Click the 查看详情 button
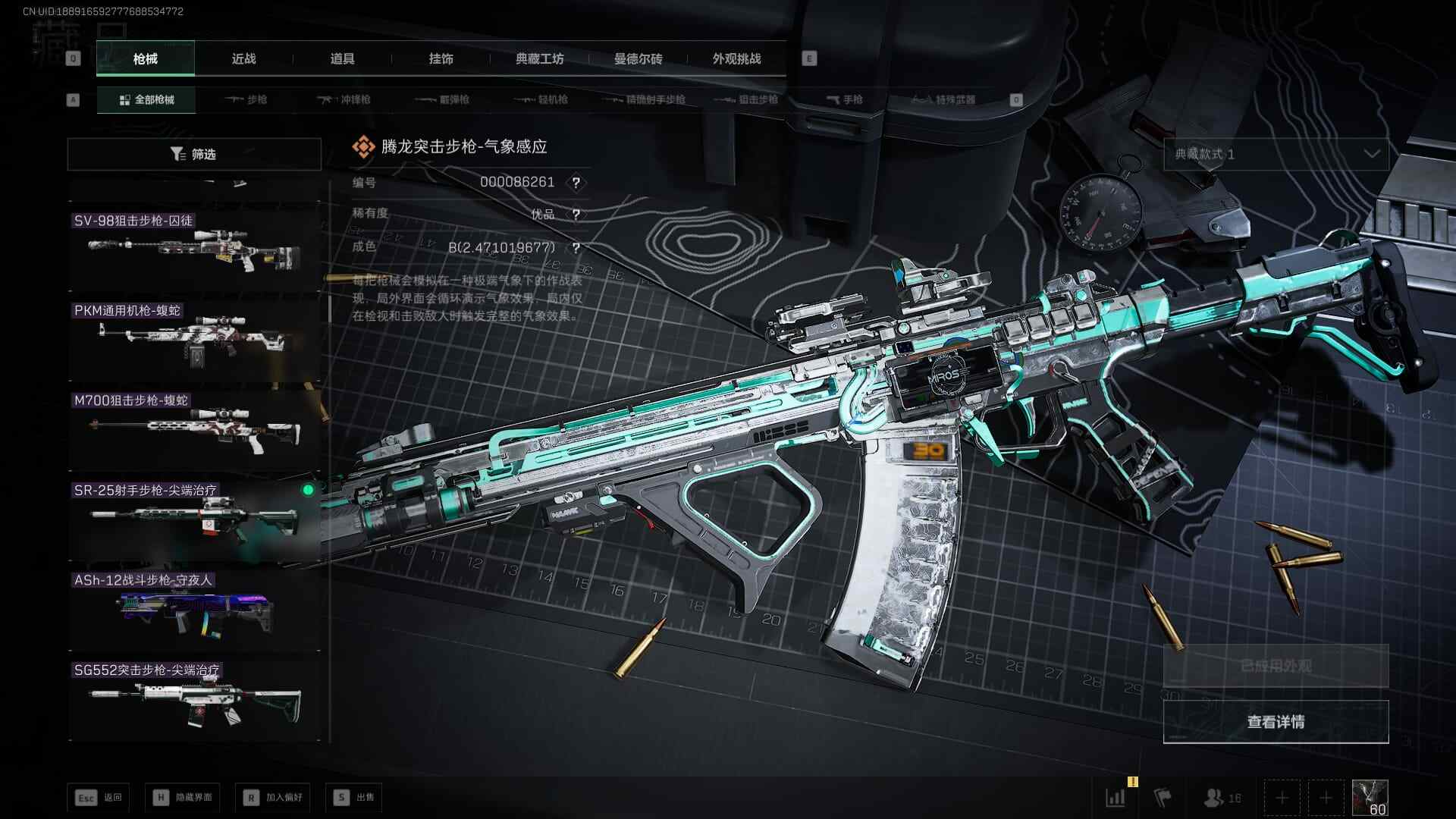This screenshot has height=819, width=1456. 1276,722
